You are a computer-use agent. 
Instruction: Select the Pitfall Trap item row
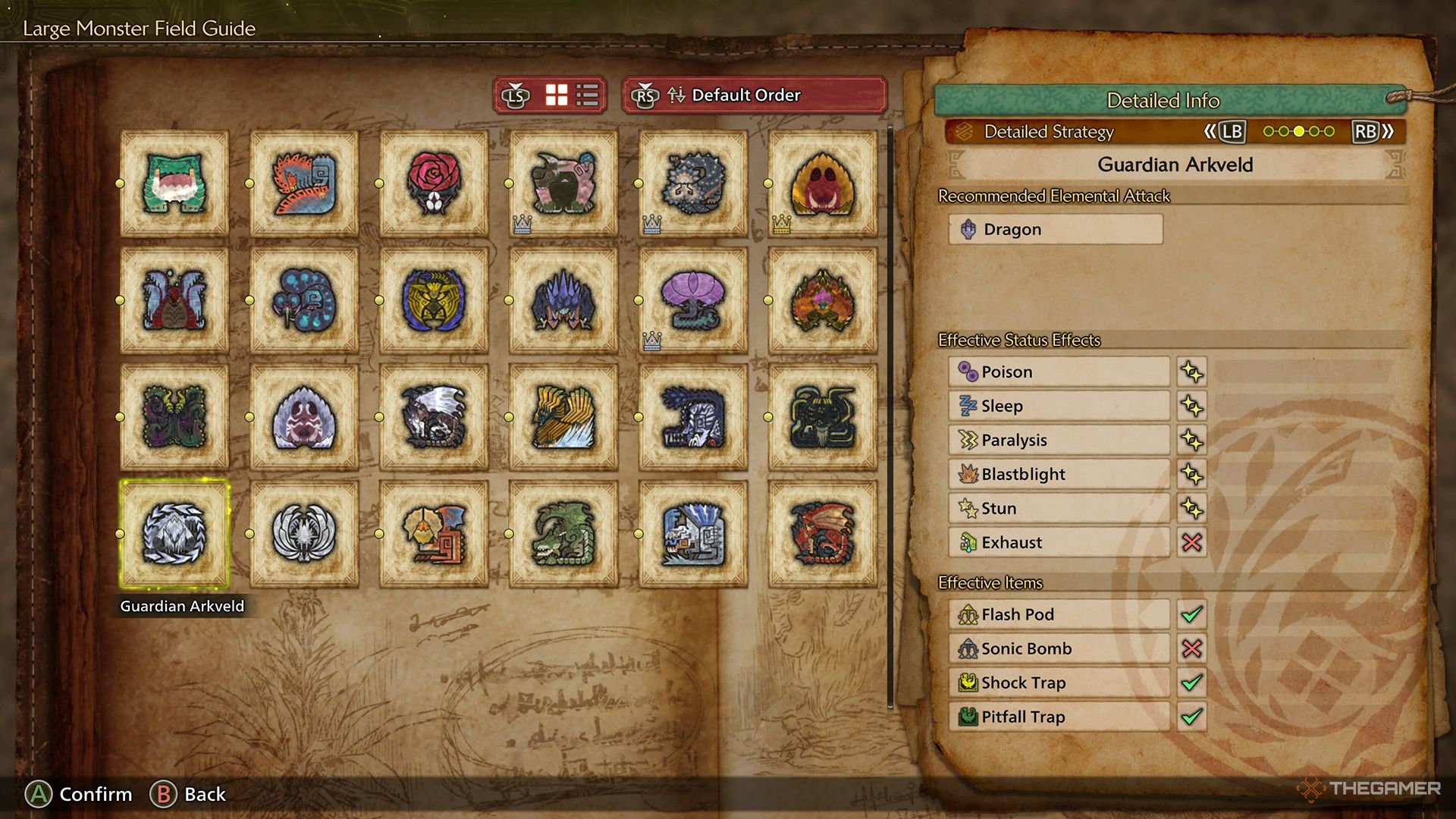[1059, 717]
